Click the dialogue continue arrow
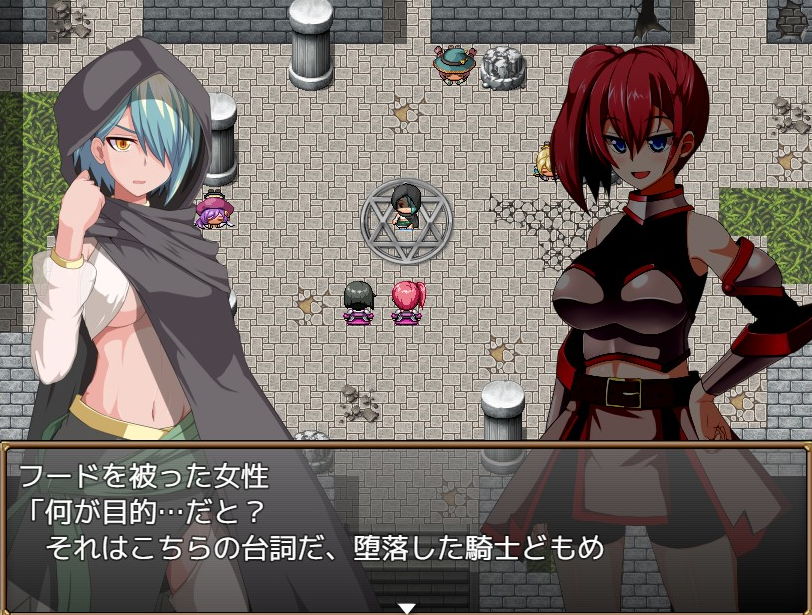This screenshot has height=615, width=812. pos(406,607)
